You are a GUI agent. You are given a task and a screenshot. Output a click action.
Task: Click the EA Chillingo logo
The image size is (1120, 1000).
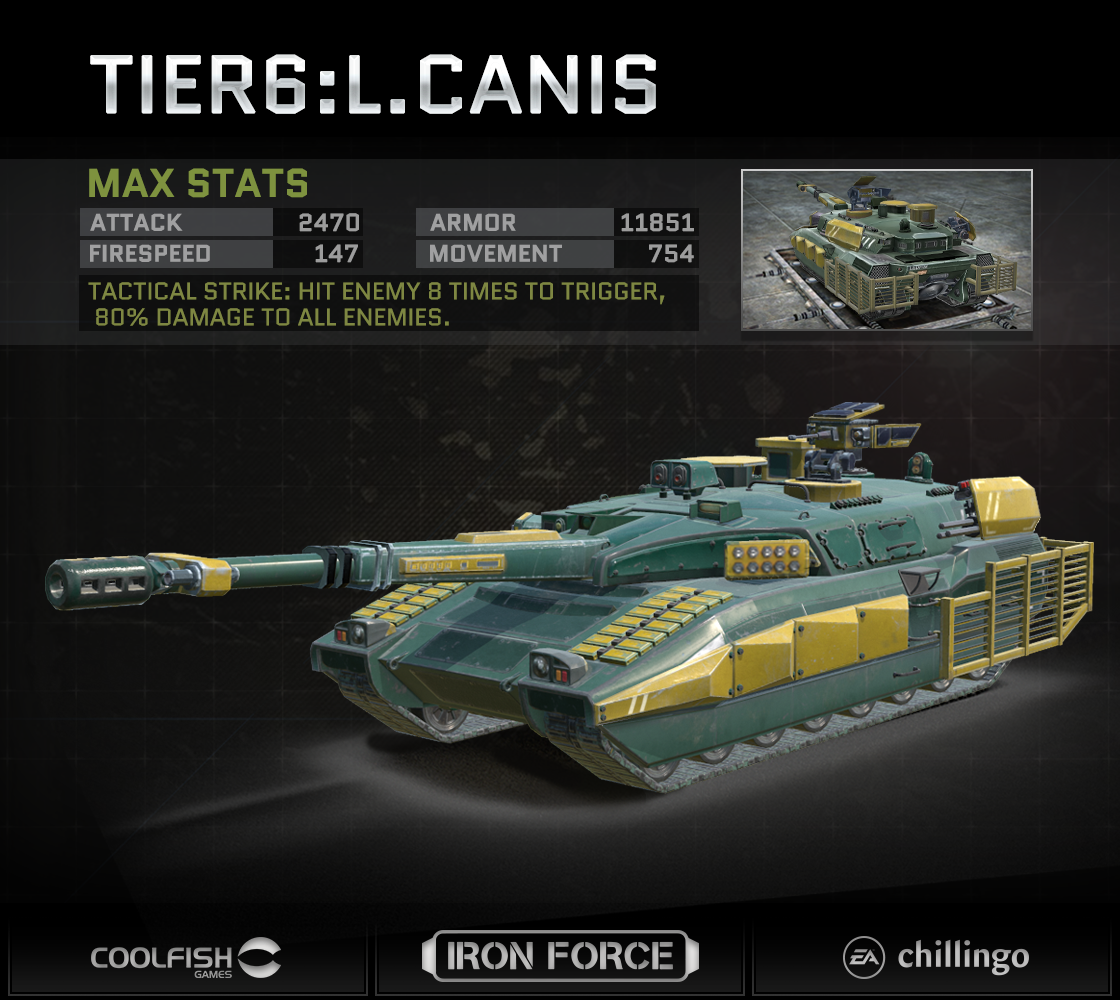[935, 956]
